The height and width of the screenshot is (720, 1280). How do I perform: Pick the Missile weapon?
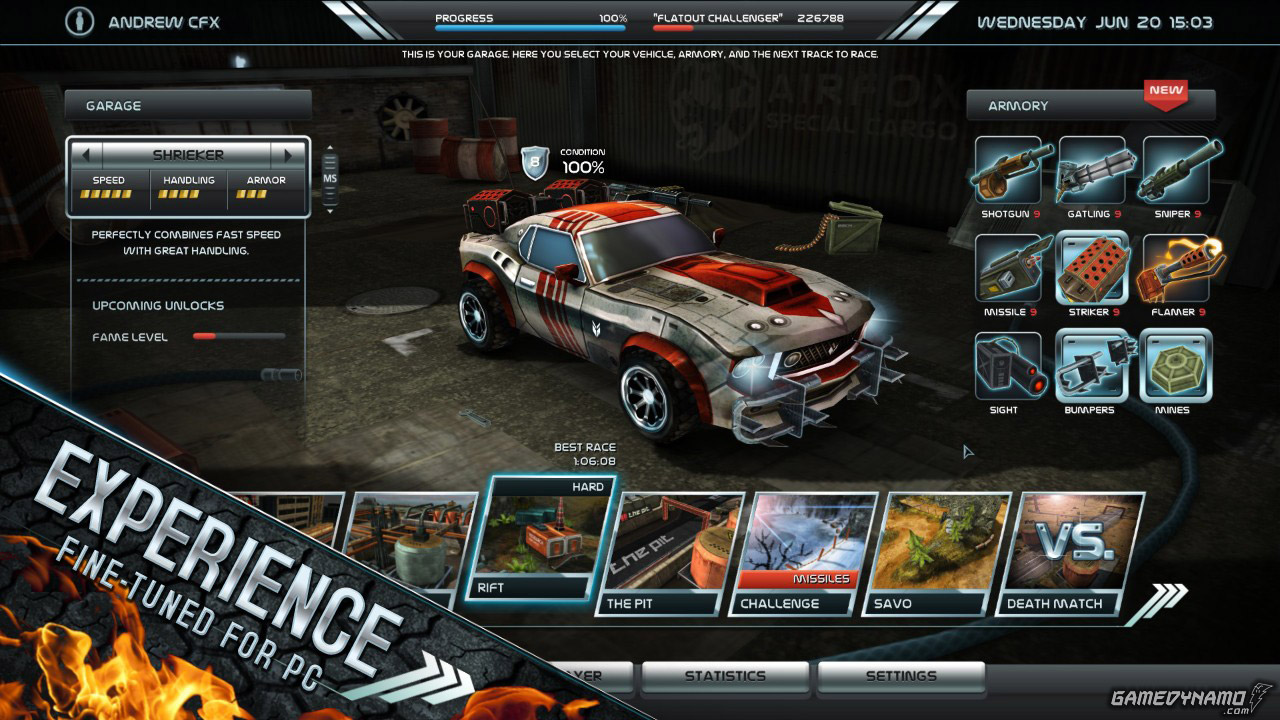pos(1008,268)
